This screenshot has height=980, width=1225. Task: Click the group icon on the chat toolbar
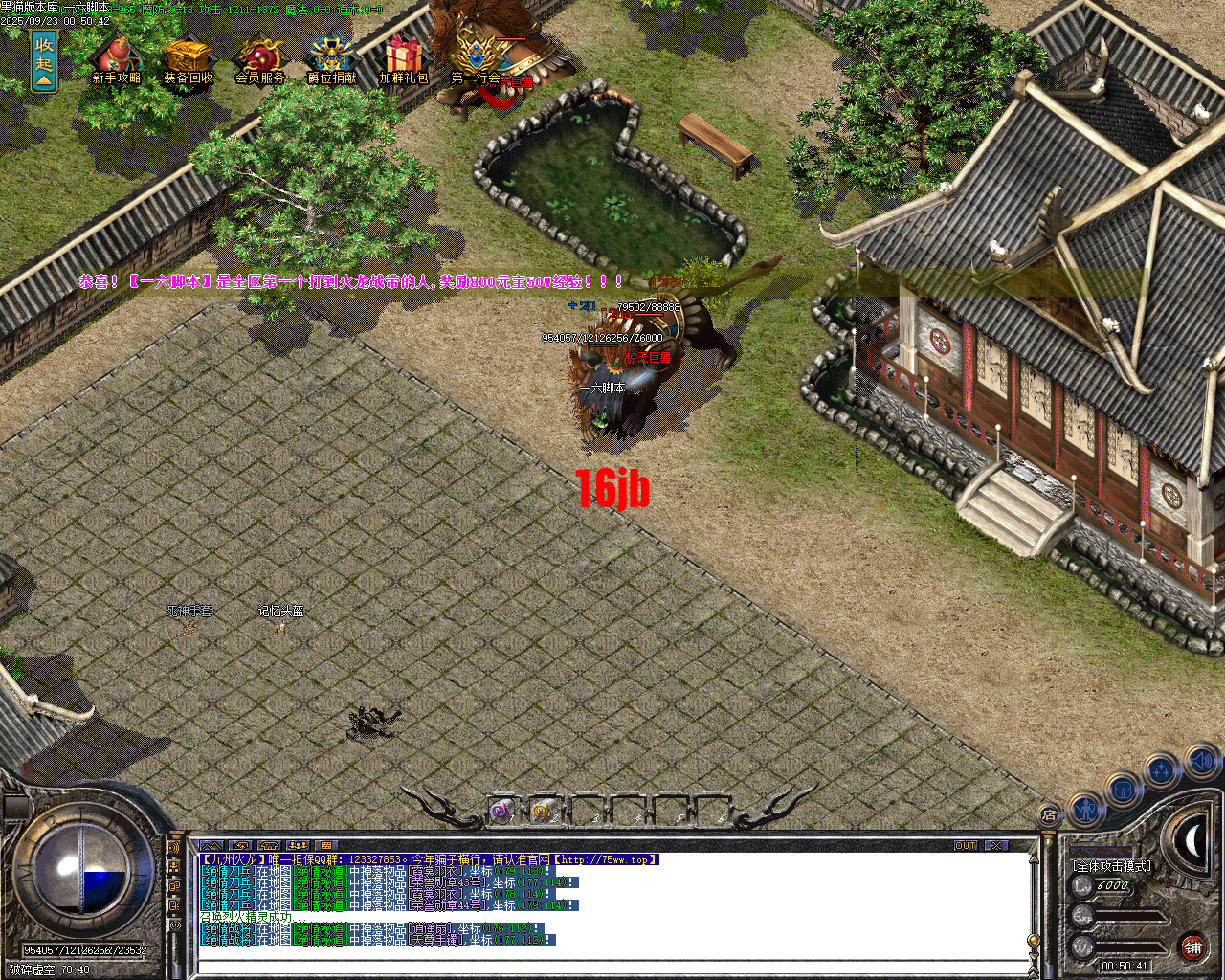coord(298,844)
